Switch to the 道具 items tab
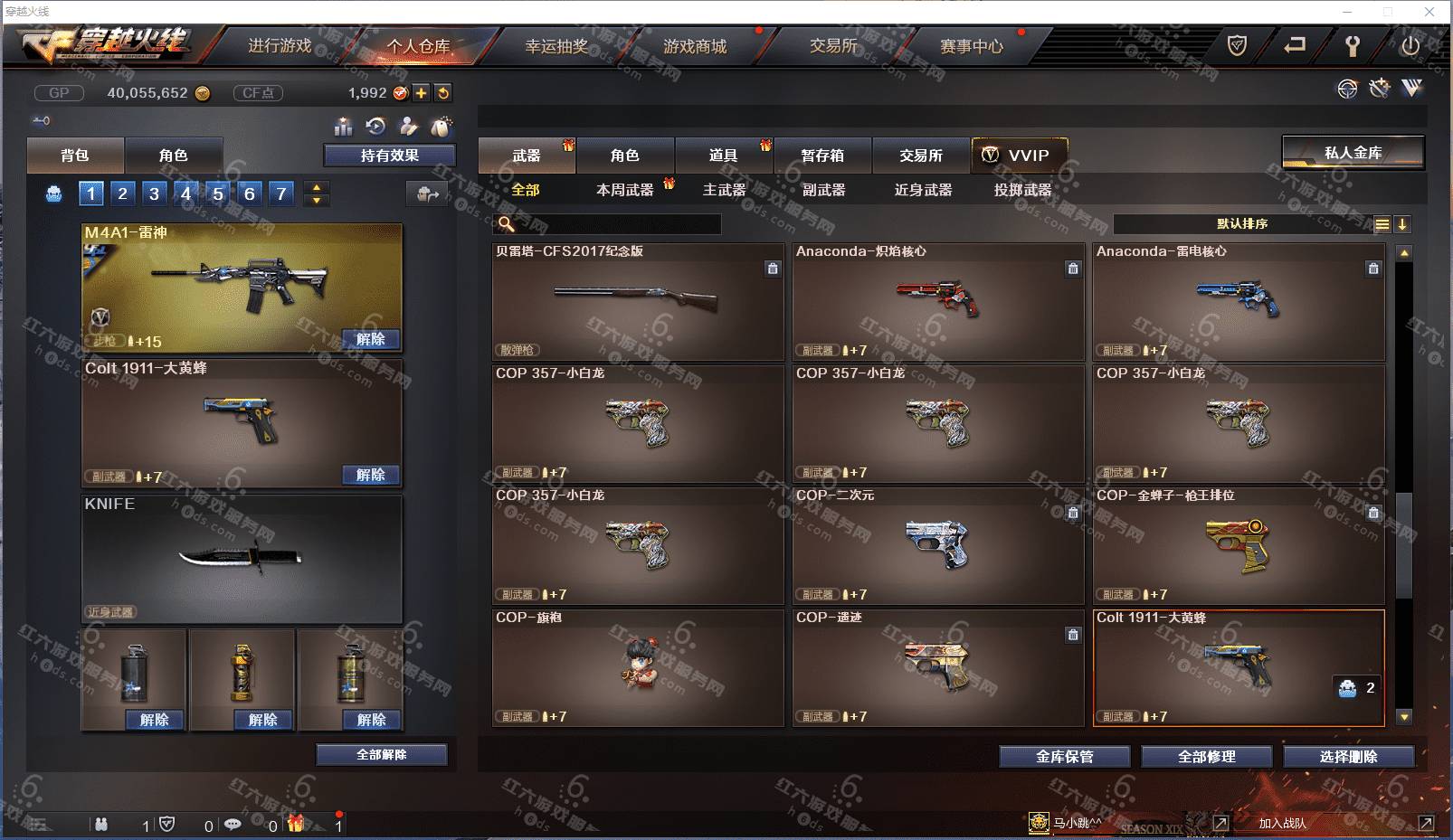This screenshot has width=1453, height=840. (x=723, y=156)
